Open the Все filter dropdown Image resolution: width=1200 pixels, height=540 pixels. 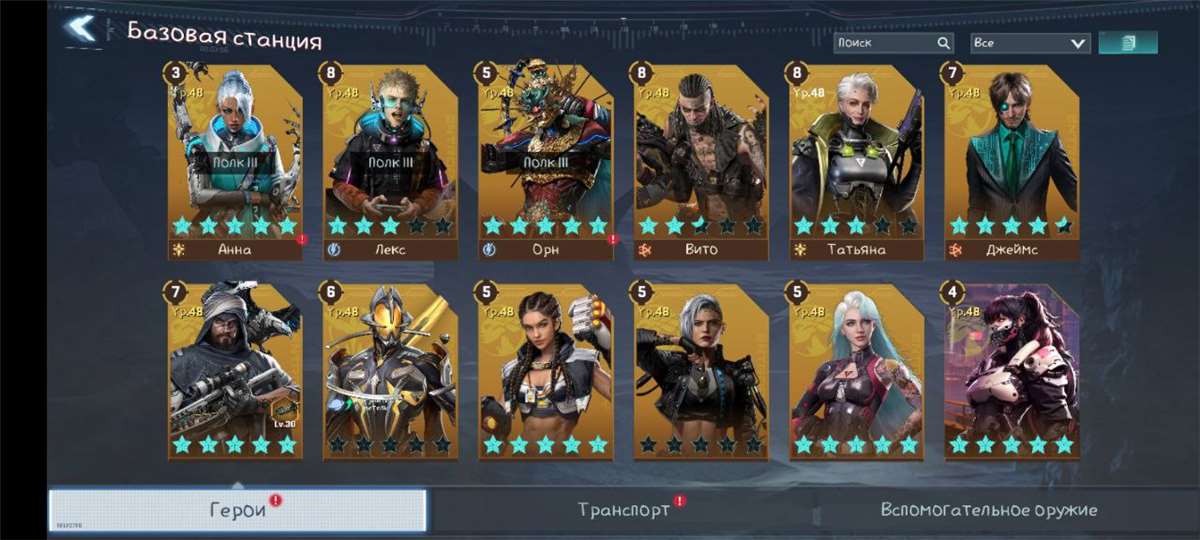pos(1030,43)
